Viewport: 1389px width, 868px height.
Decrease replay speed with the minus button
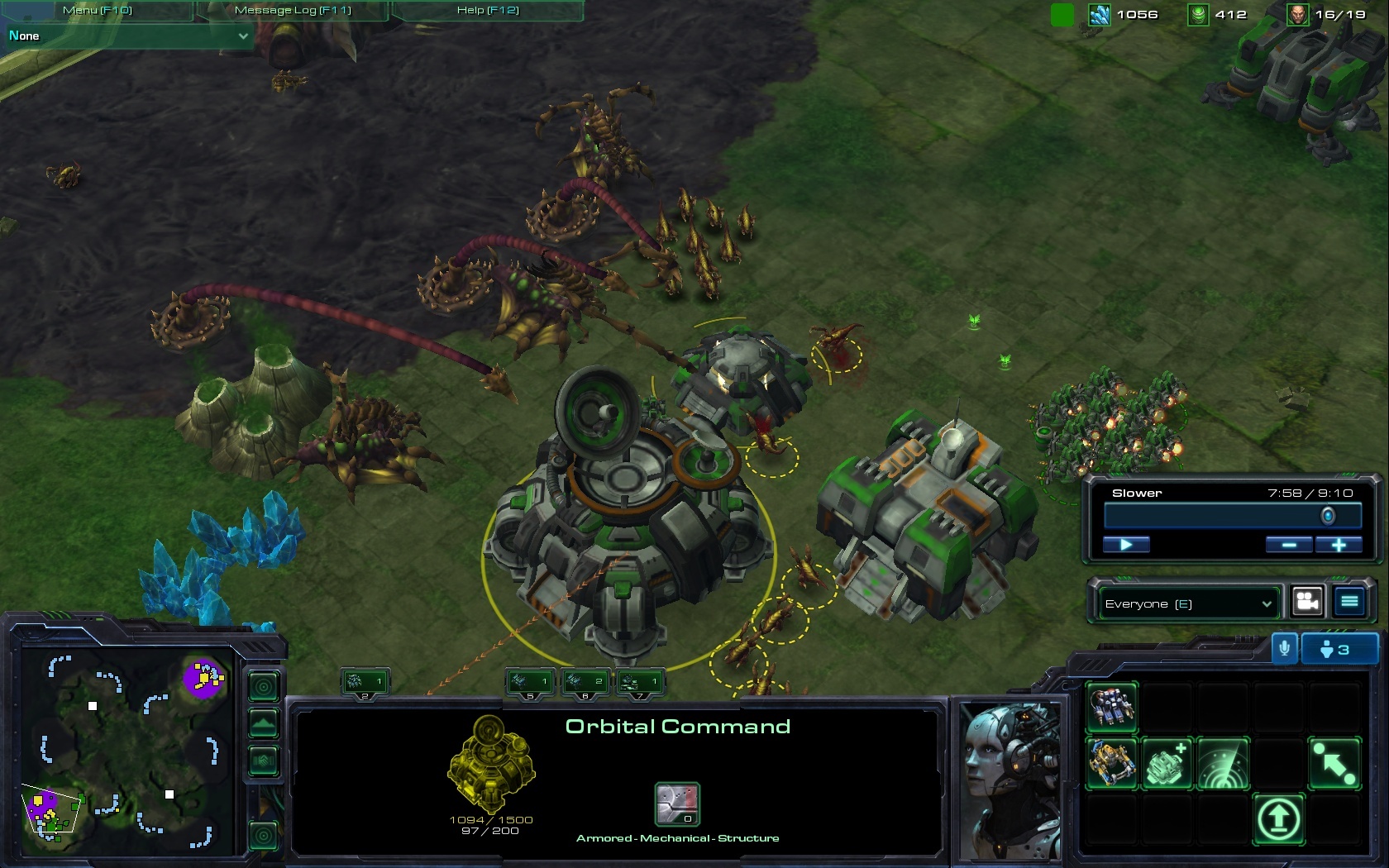pyautogui.click(x=1288, y=544)
